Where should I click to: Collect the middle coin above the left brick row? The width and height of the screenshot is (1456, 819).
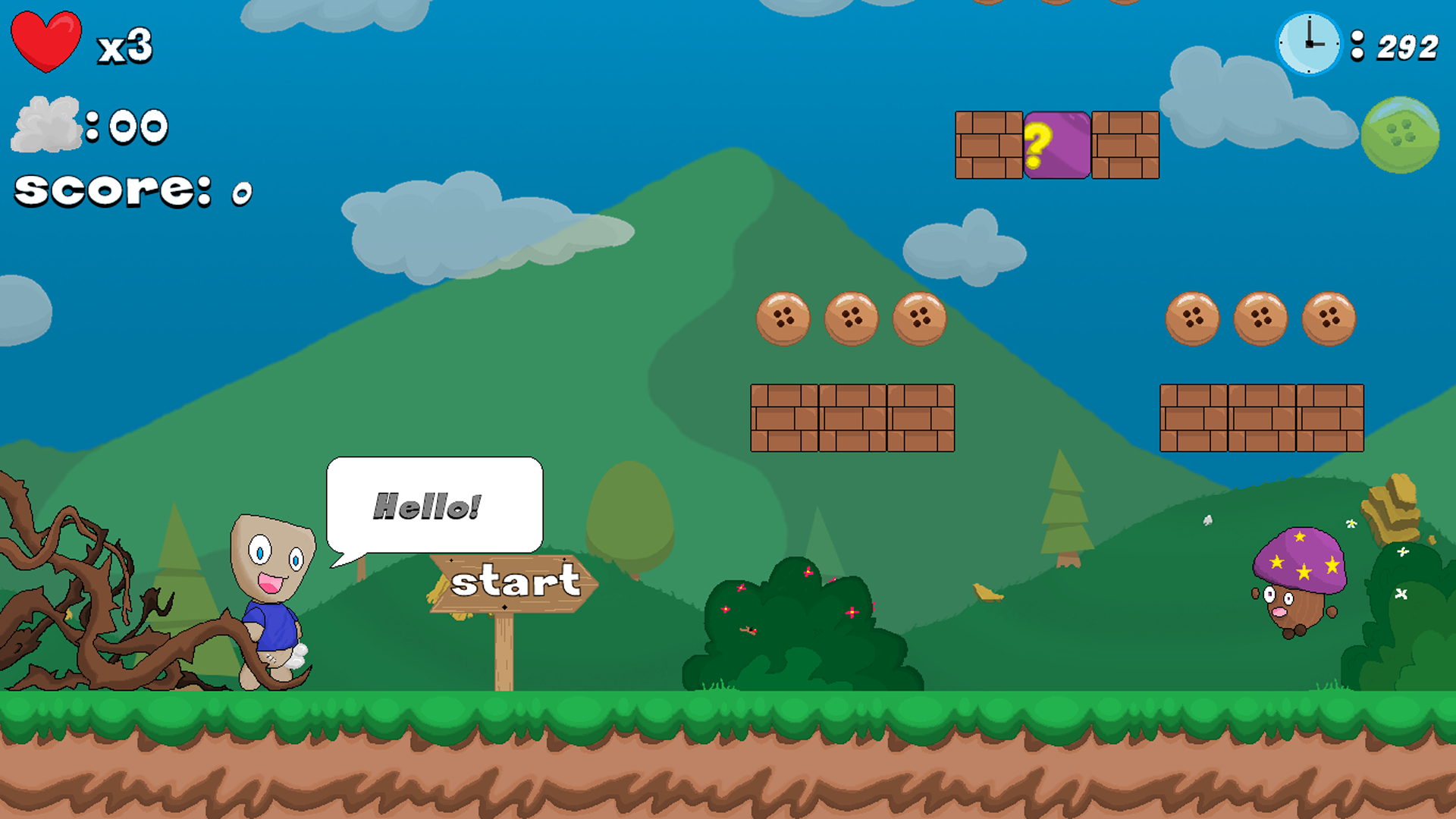tap(851, 318)
